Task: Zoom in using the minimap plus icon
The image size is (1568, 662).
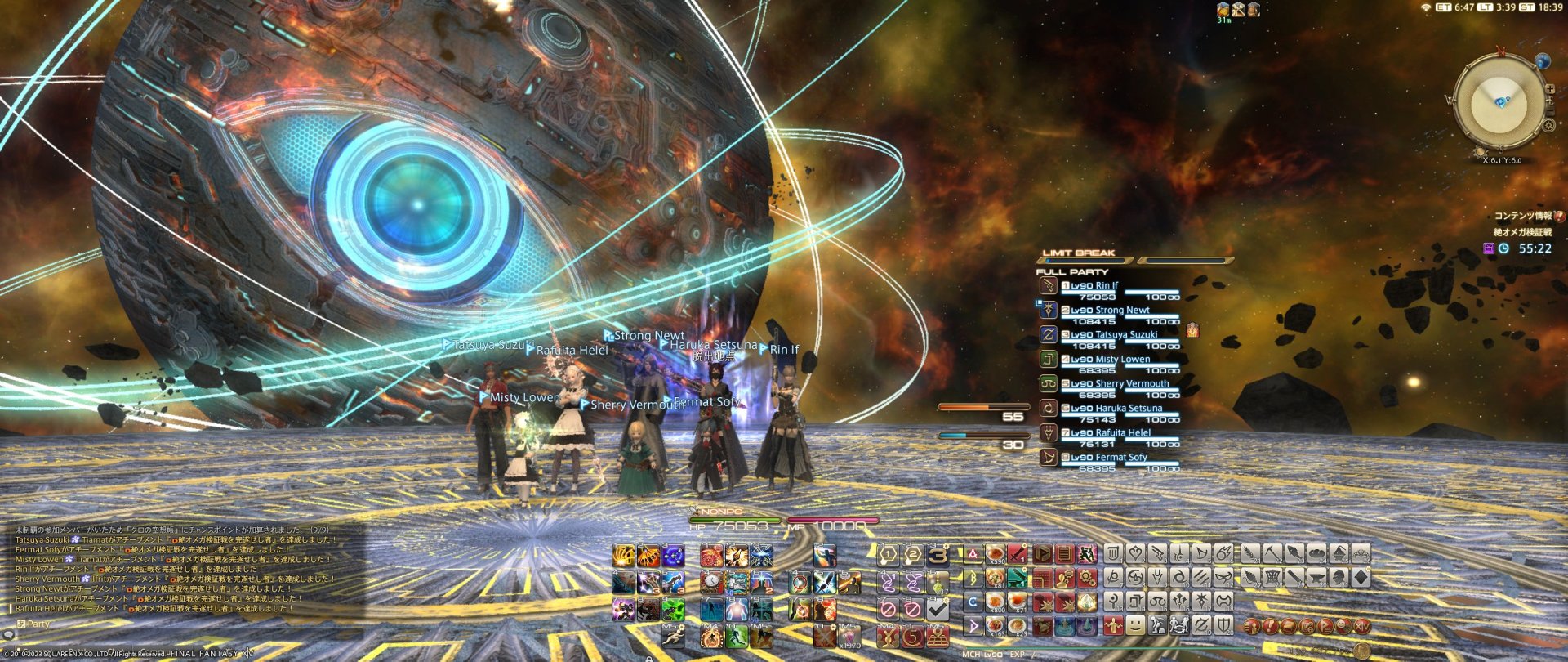Action: [x=1550, y=88]
